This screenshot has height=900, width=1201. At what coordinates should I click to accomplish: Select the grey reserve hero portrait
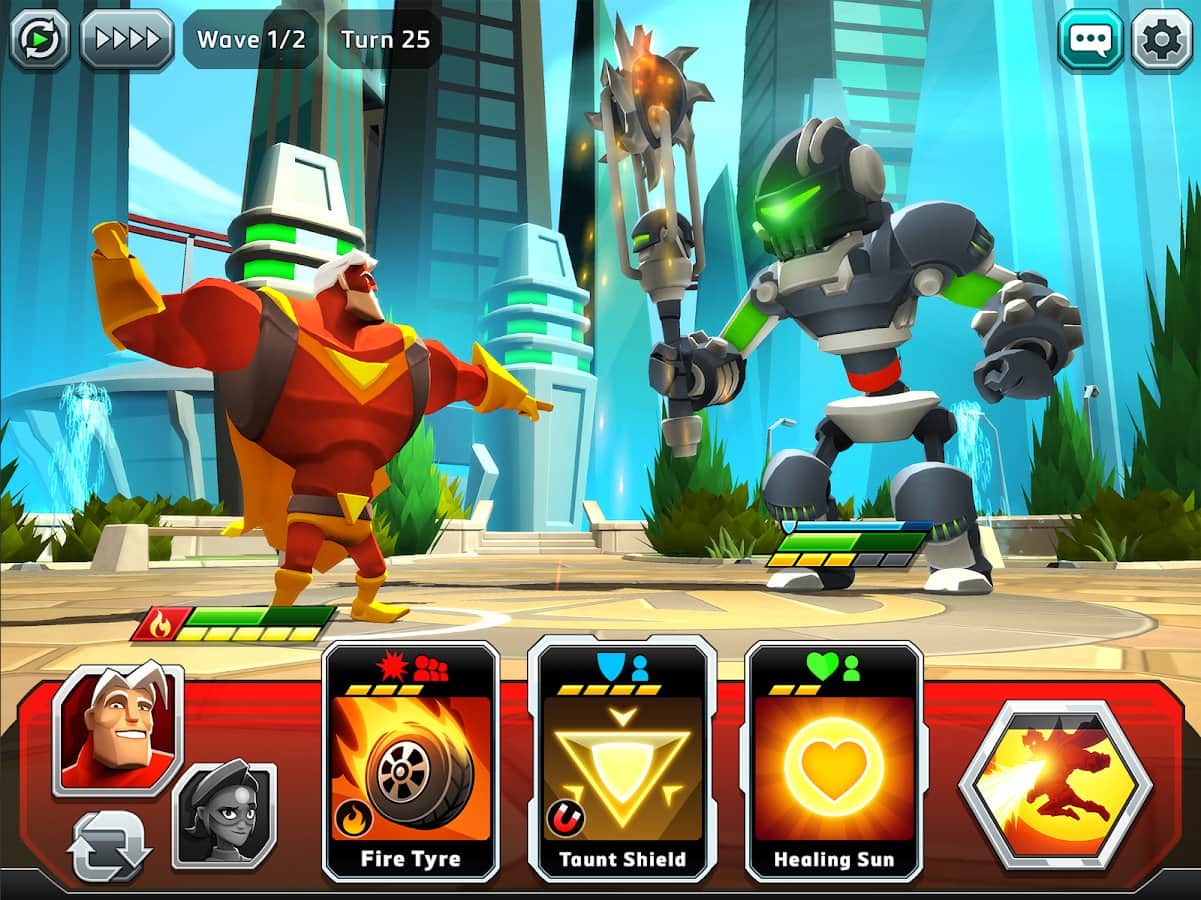[225, 815]
